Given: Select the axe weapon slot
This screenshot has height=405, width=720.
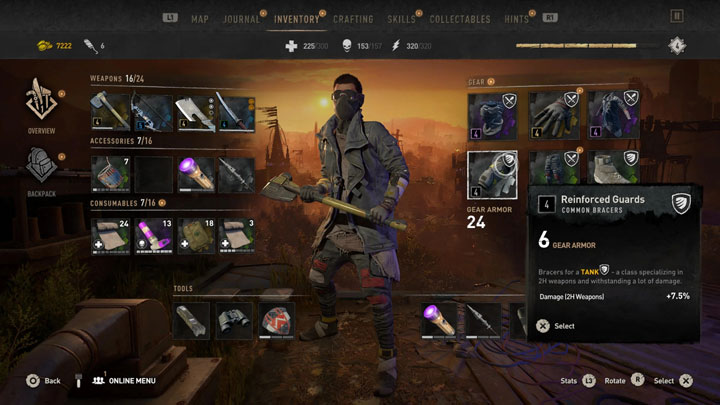Looking at the screenshot, I should tap(109, 112).
